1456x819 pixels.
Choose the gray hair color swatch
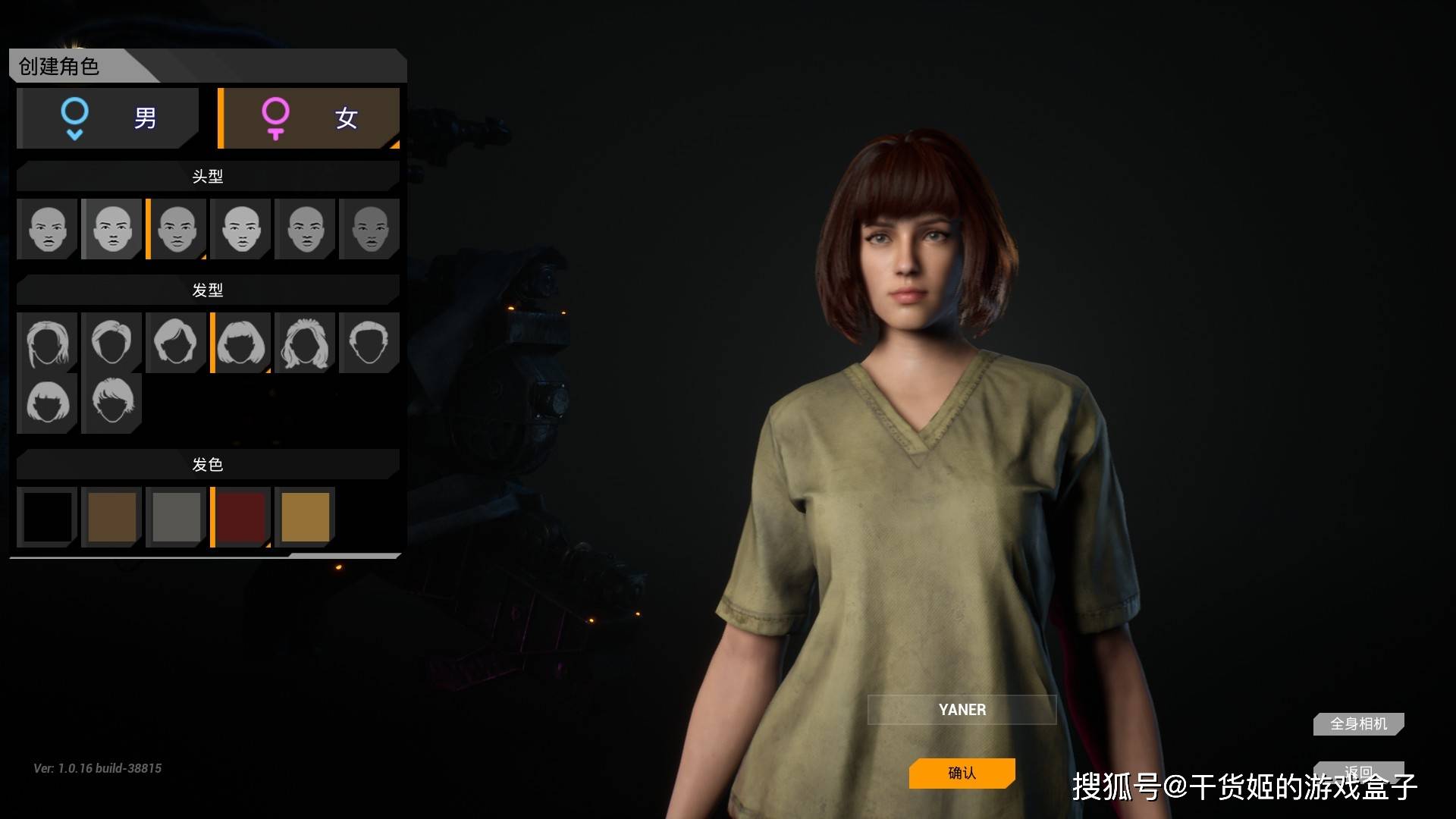click(176, 517)
